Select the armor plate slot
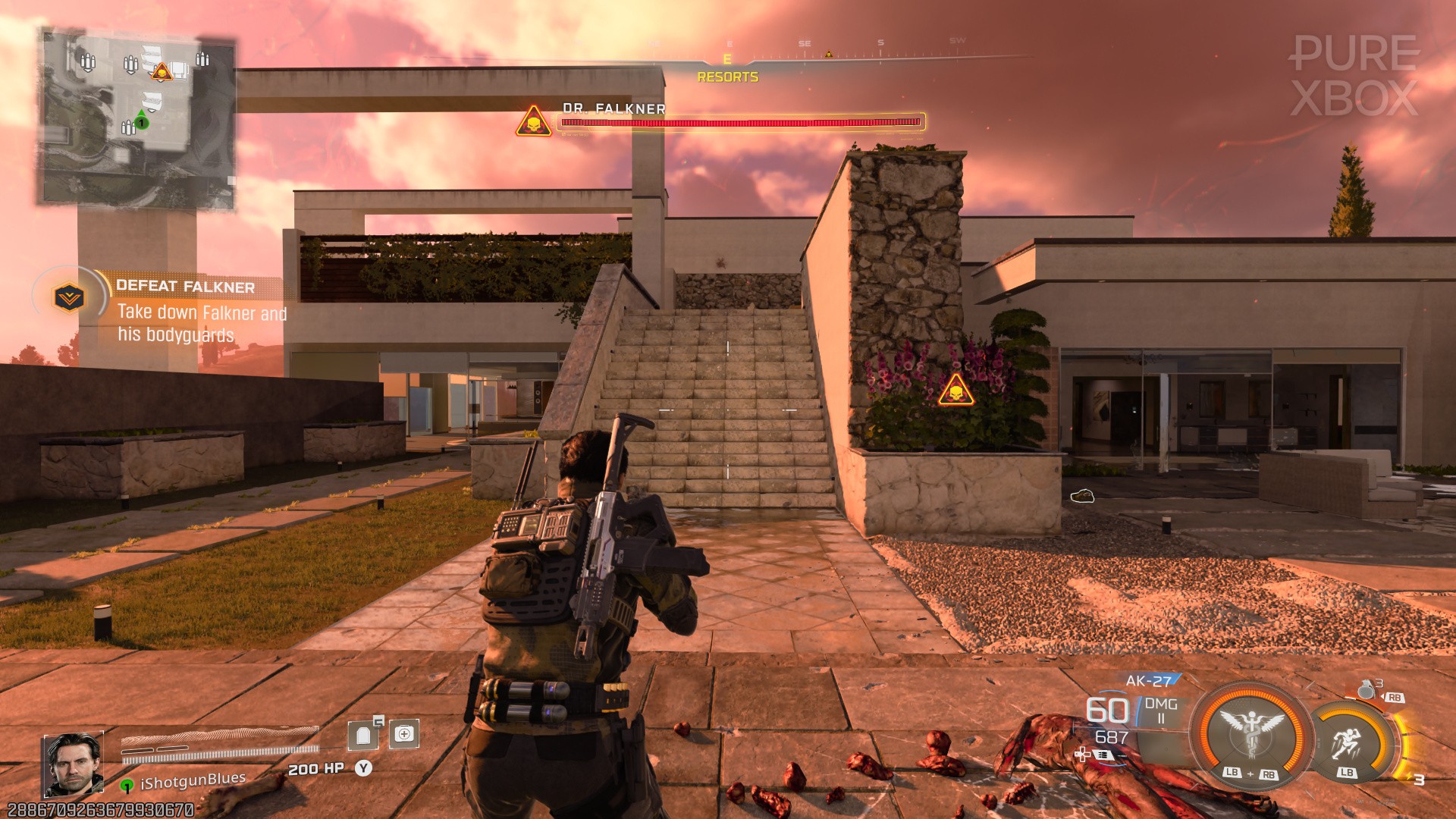The height and width of the screenshot is (819, 1456). (x=364, y=734)
